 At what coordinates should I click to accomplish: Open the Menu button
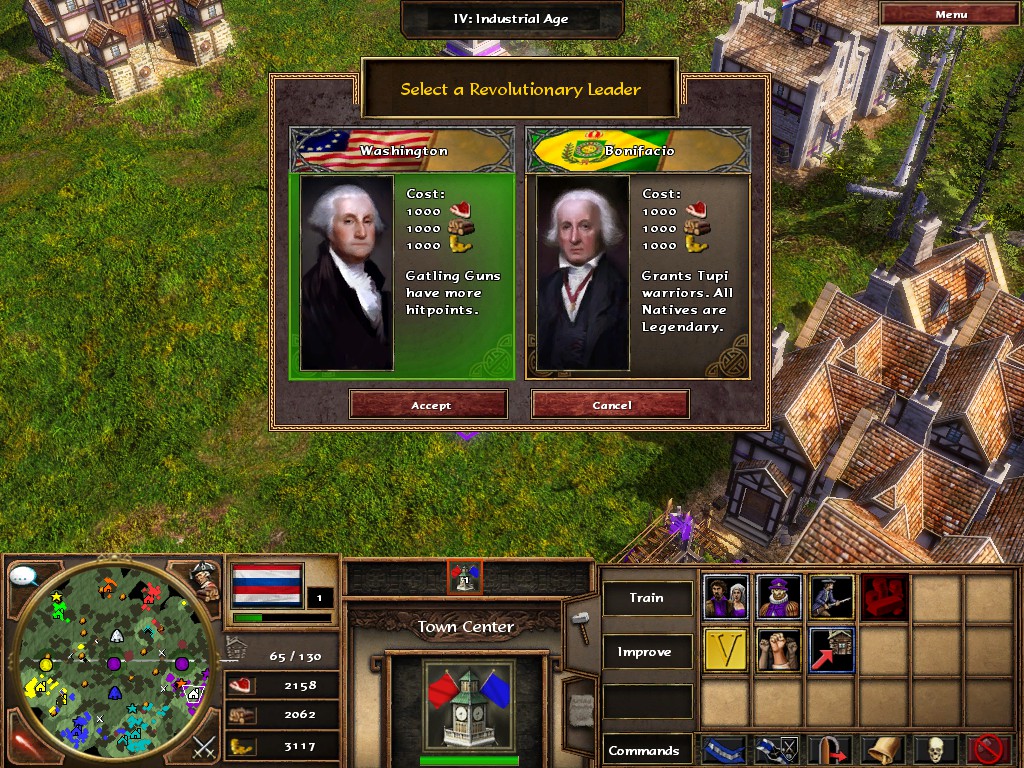tap(950, 14)
